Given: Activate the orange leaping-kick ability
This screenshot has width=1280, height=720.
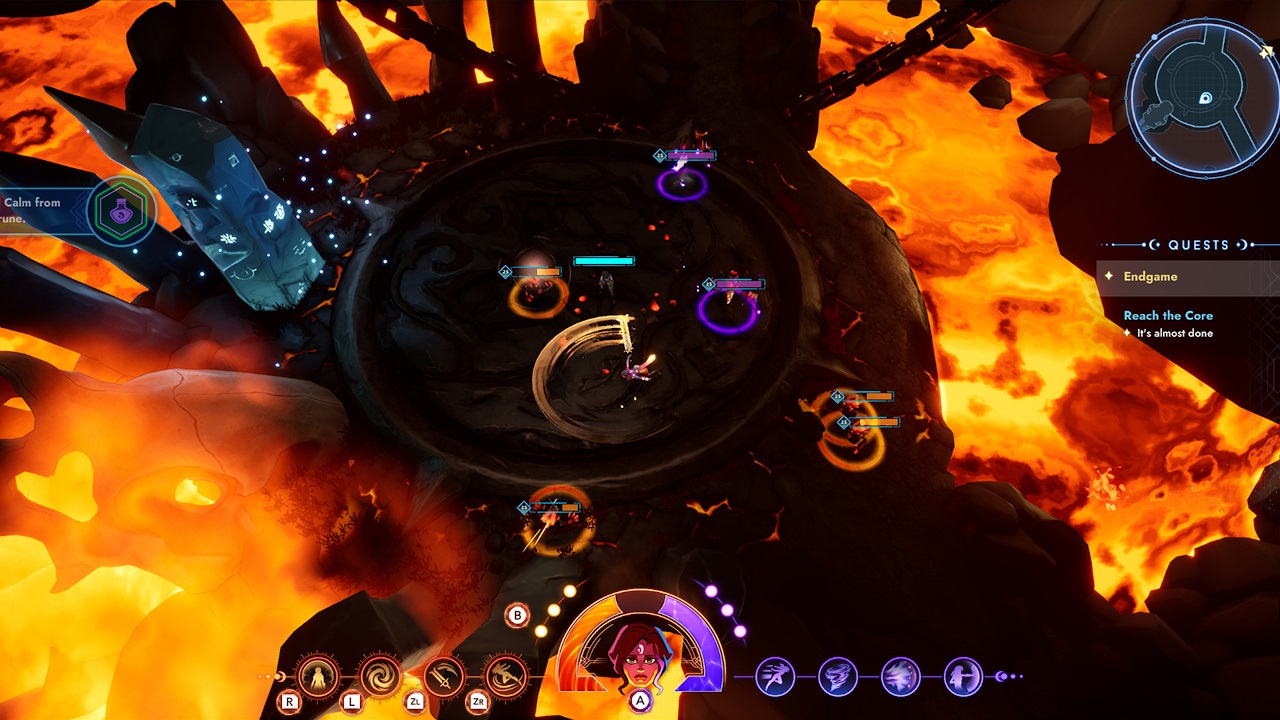Looking at the screenshot, I should pyautogui.click(x=505, y=677).
